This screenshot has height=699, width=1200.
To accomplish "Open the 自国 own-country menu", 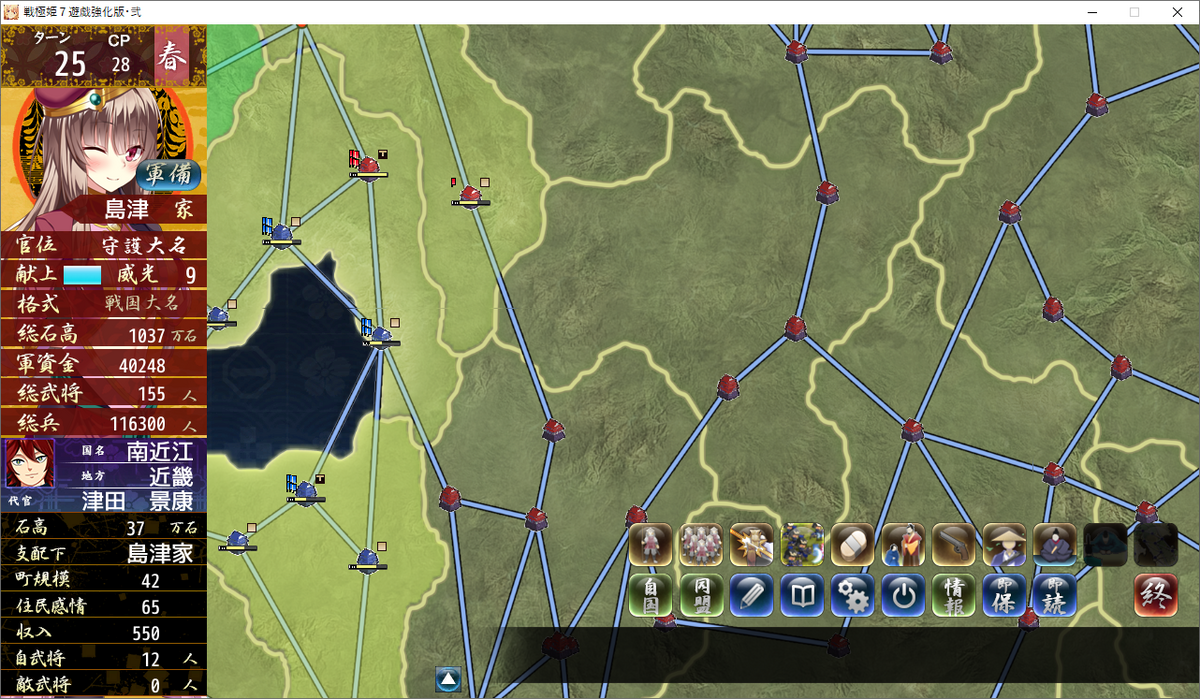I will click(x=650, y=596).
